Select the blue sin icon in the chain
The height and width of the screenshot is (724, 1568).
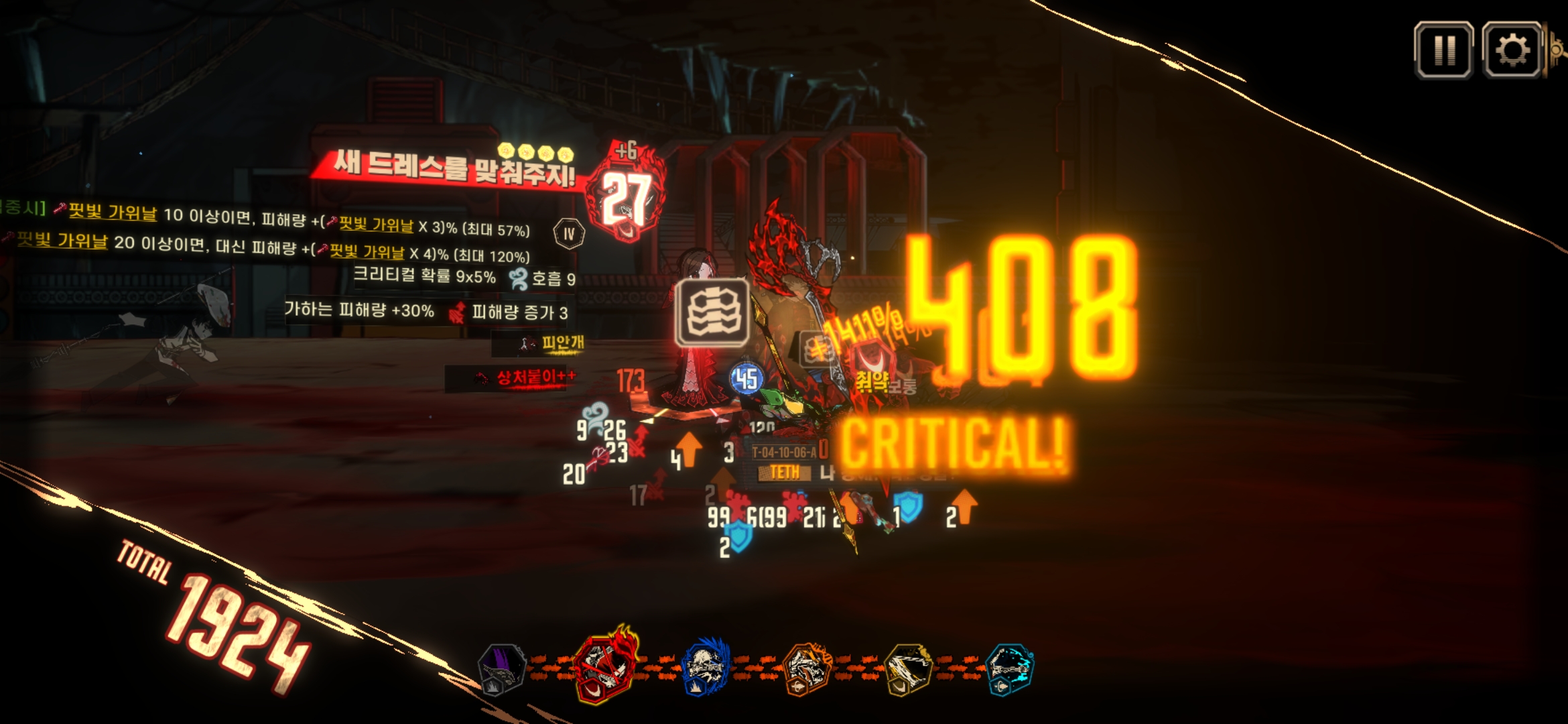pos(705,668)
